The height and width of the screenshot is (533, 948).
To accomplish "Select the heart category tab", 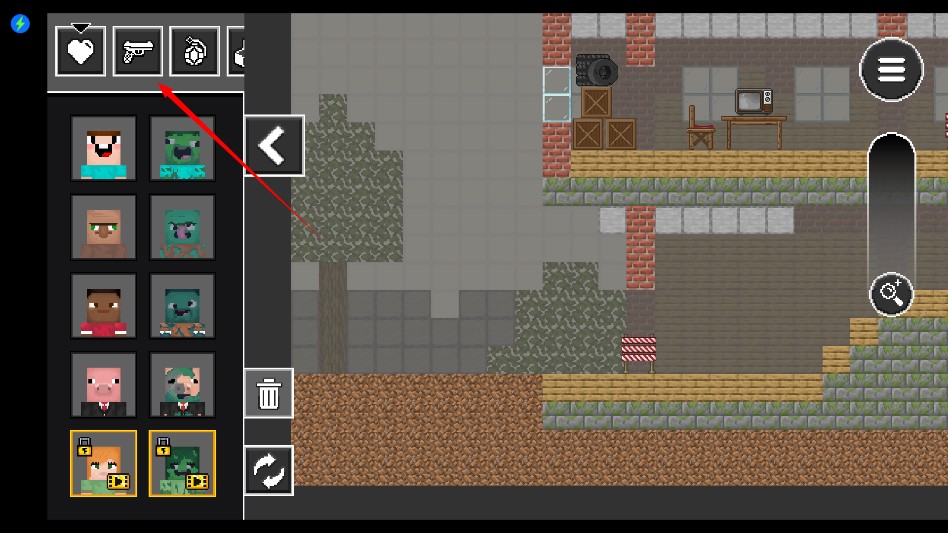I will point(81,51).
